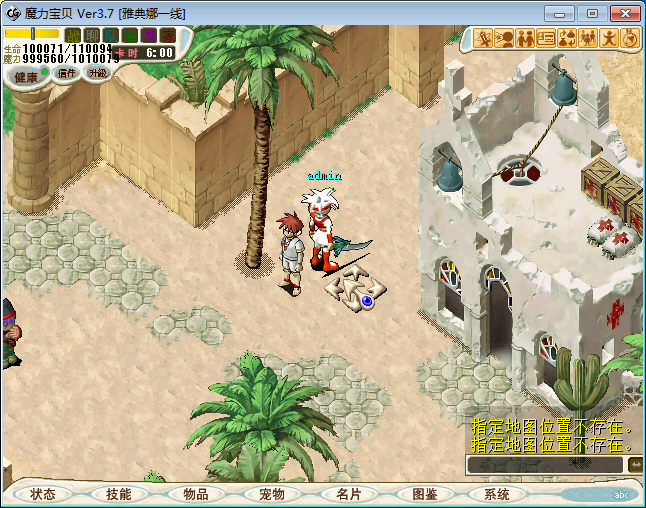Toggle the 易 trade switch
This screenshot has width=646, height=508.
(149, 35)
